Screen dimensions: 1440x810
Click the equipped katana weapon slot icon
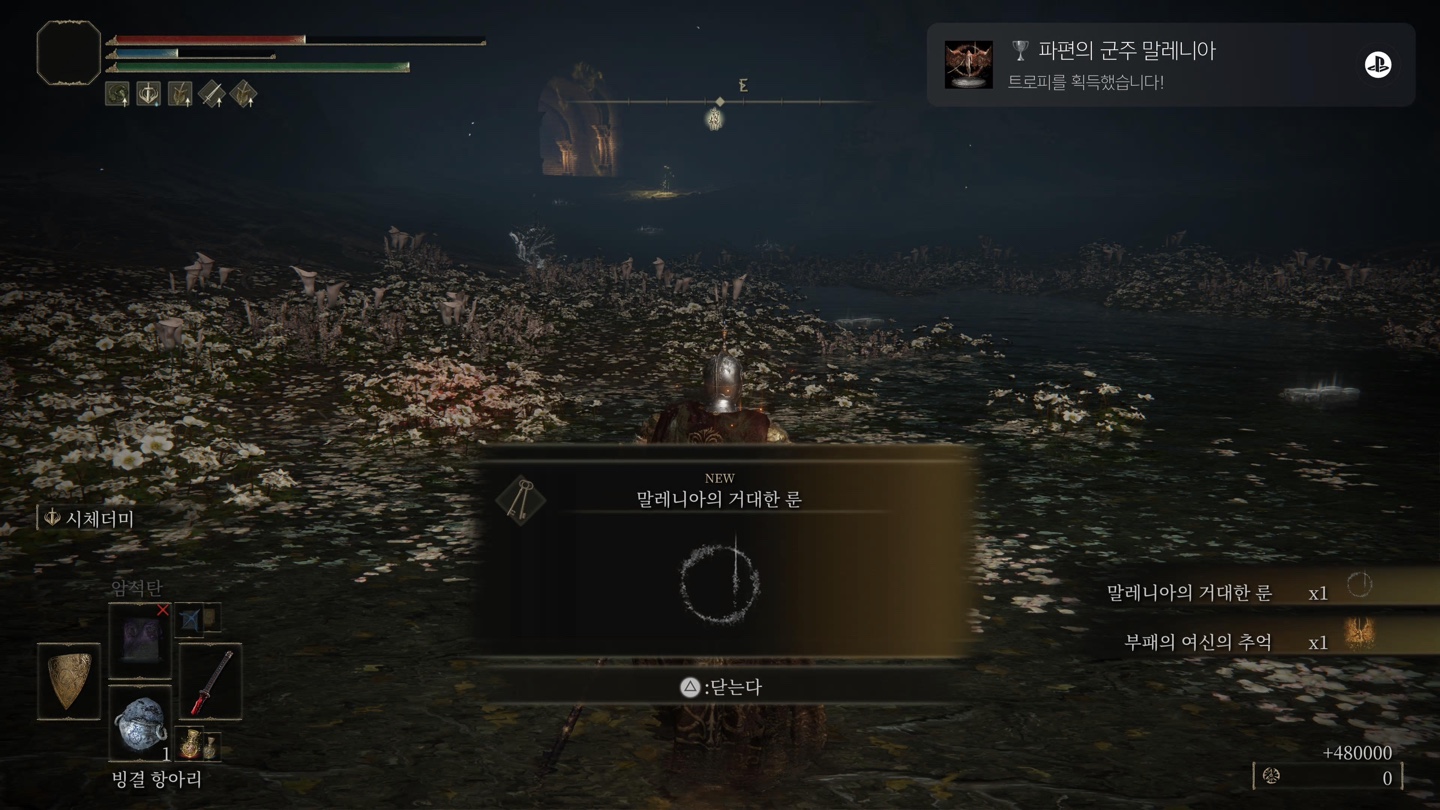(211, 682)
